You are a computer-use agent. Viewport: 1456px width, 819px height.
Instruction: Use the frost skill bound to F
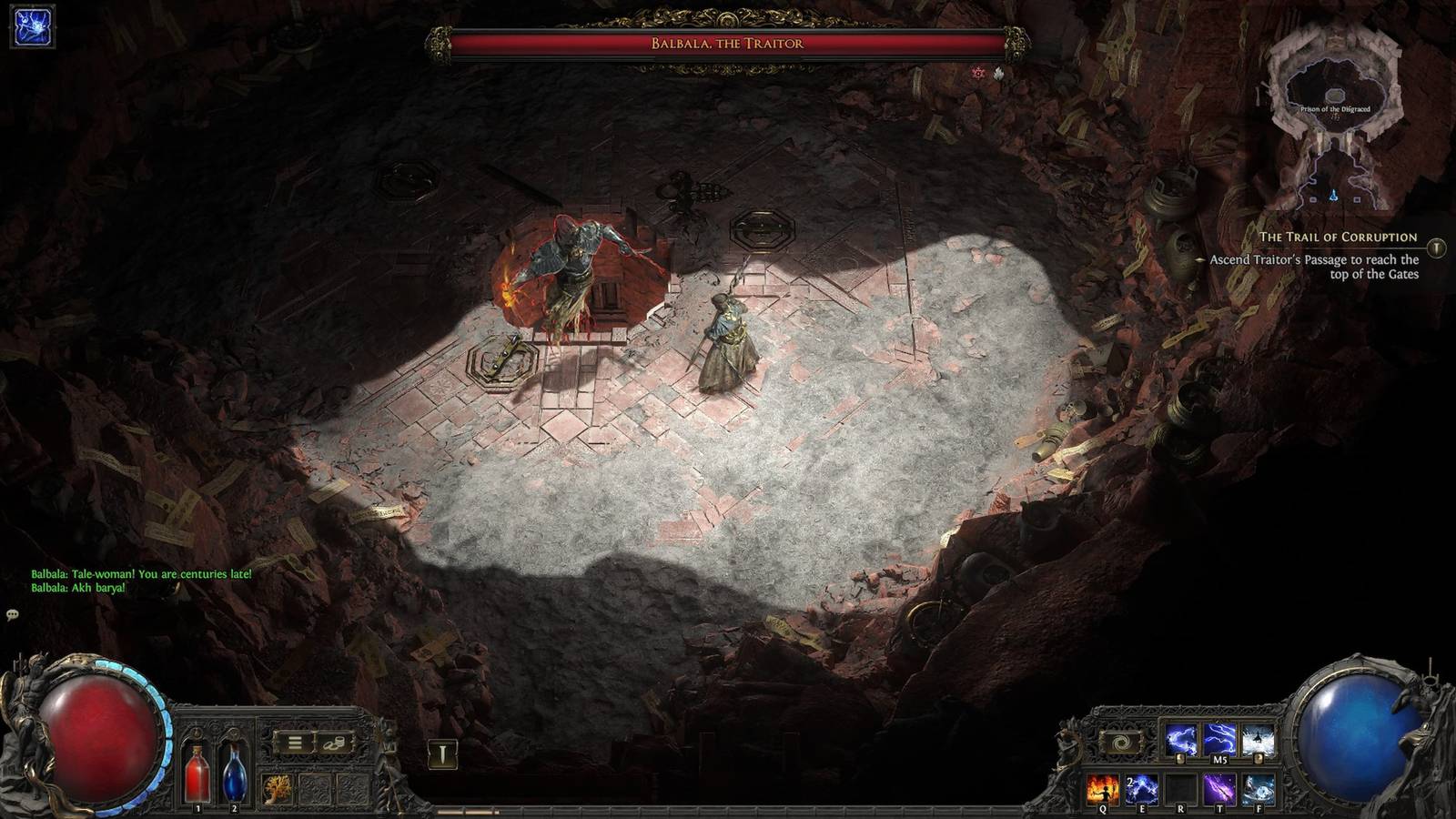coord(1258,788)
